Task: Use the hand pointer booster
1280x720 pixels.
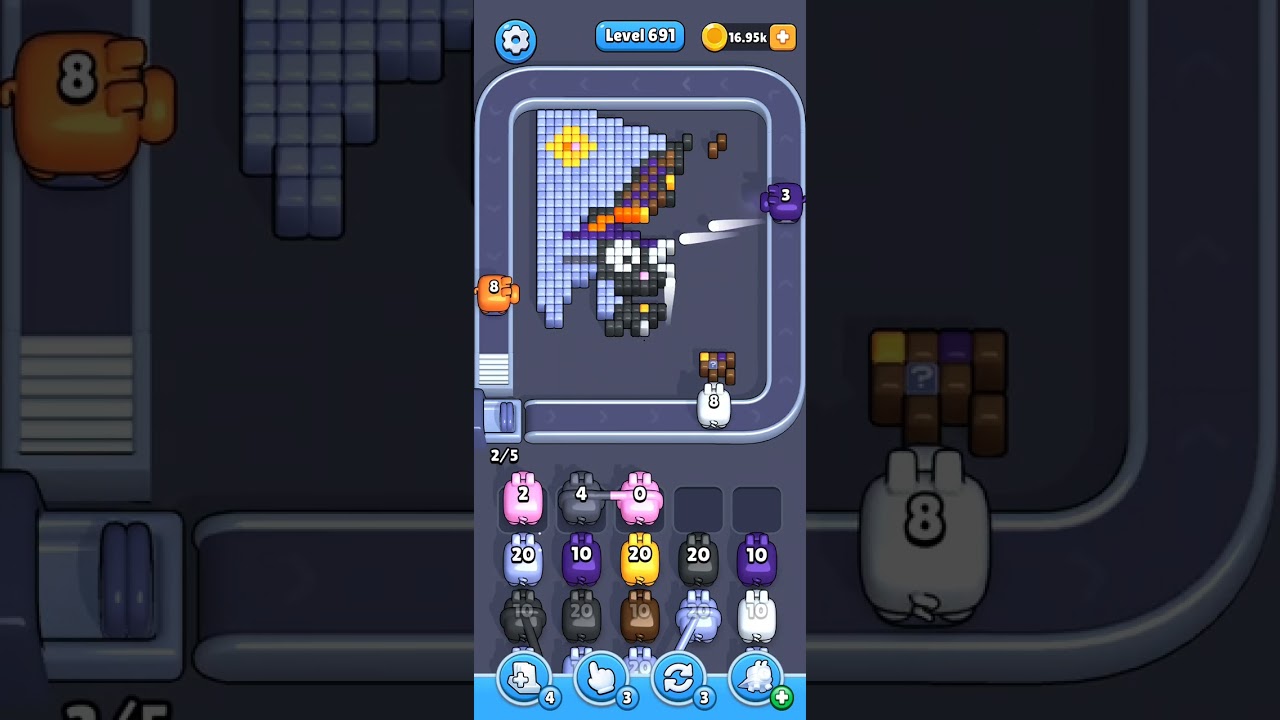Action: point(603,681)
